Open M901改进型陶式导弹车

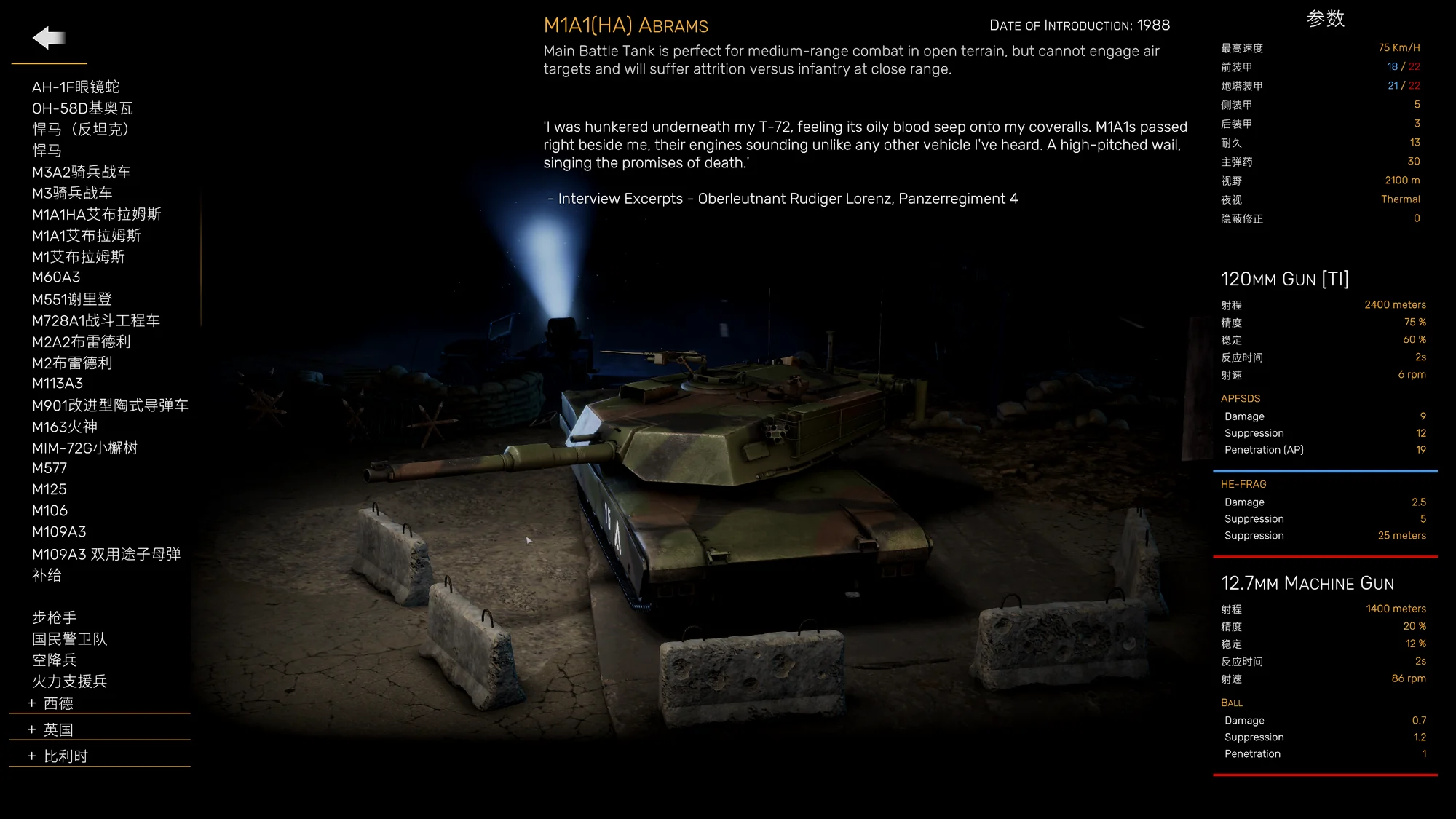click(x=110, y=405)
